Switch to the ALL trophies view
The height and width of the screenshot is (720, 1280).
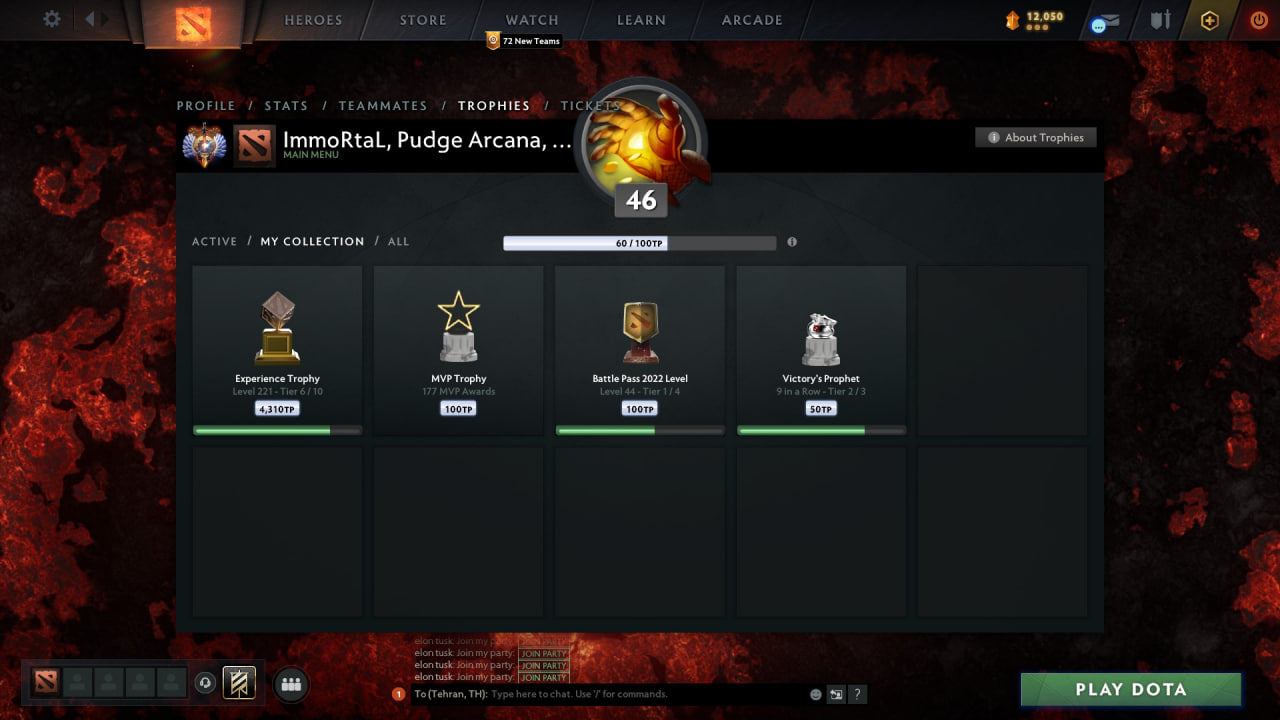click(x=398, y=241)
